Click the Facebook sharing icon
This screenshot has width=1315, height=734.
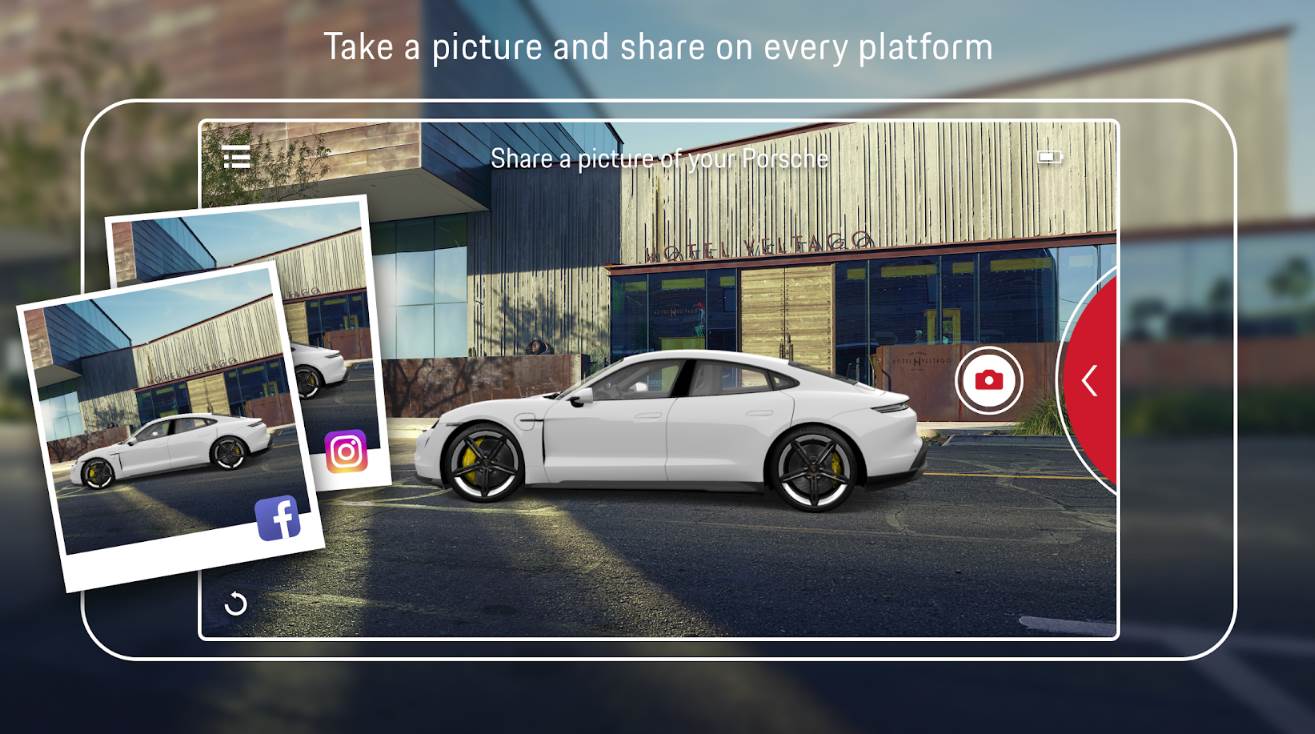(x=281, y=517)
